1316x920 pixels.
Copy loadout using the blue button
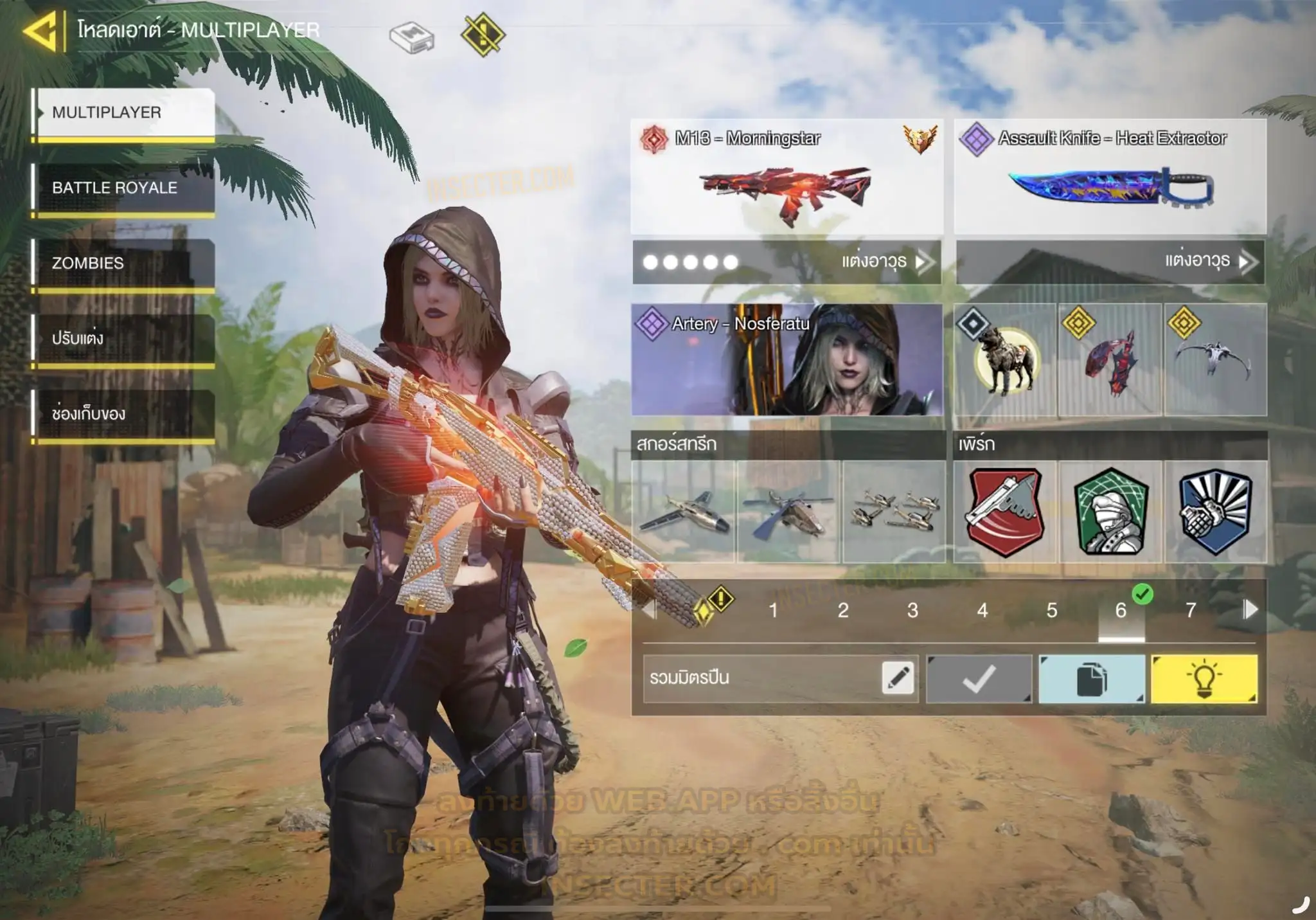click(x=1092, y=679)
